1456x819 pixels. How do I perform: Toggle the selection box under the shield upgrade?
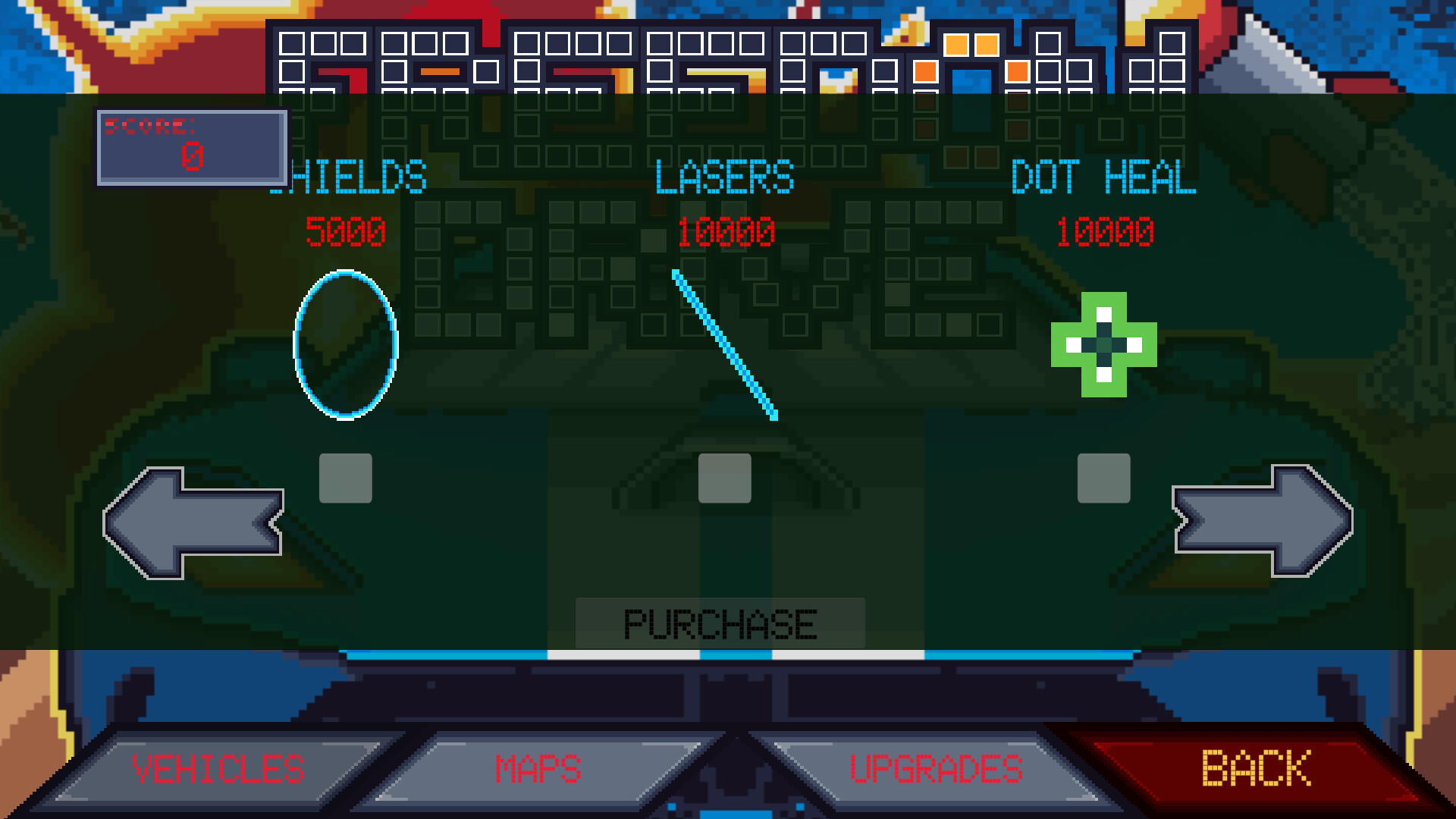tap(345, 476)
